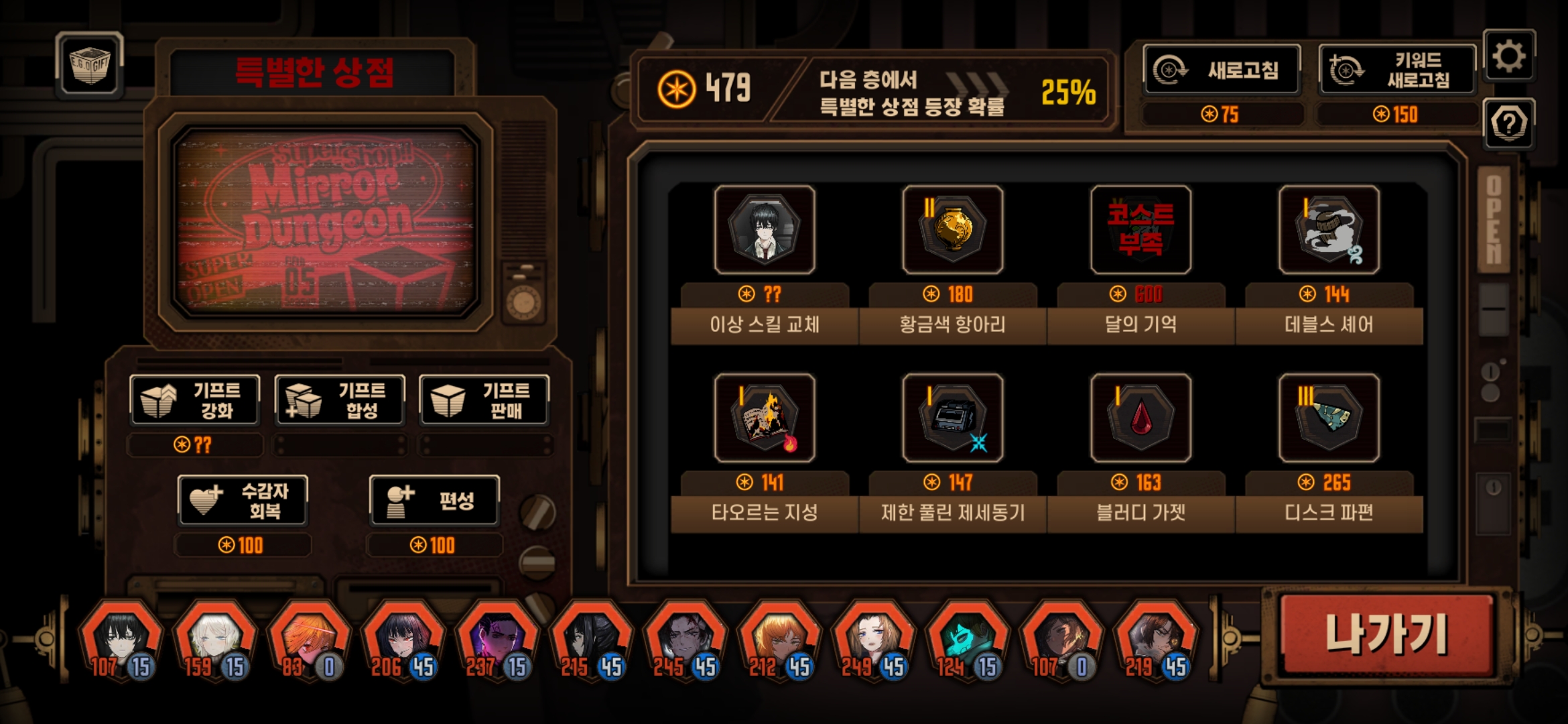The image size is (1568, 724).
Task: Open the E.G.O Gift box icon
Action: point(90,66)
